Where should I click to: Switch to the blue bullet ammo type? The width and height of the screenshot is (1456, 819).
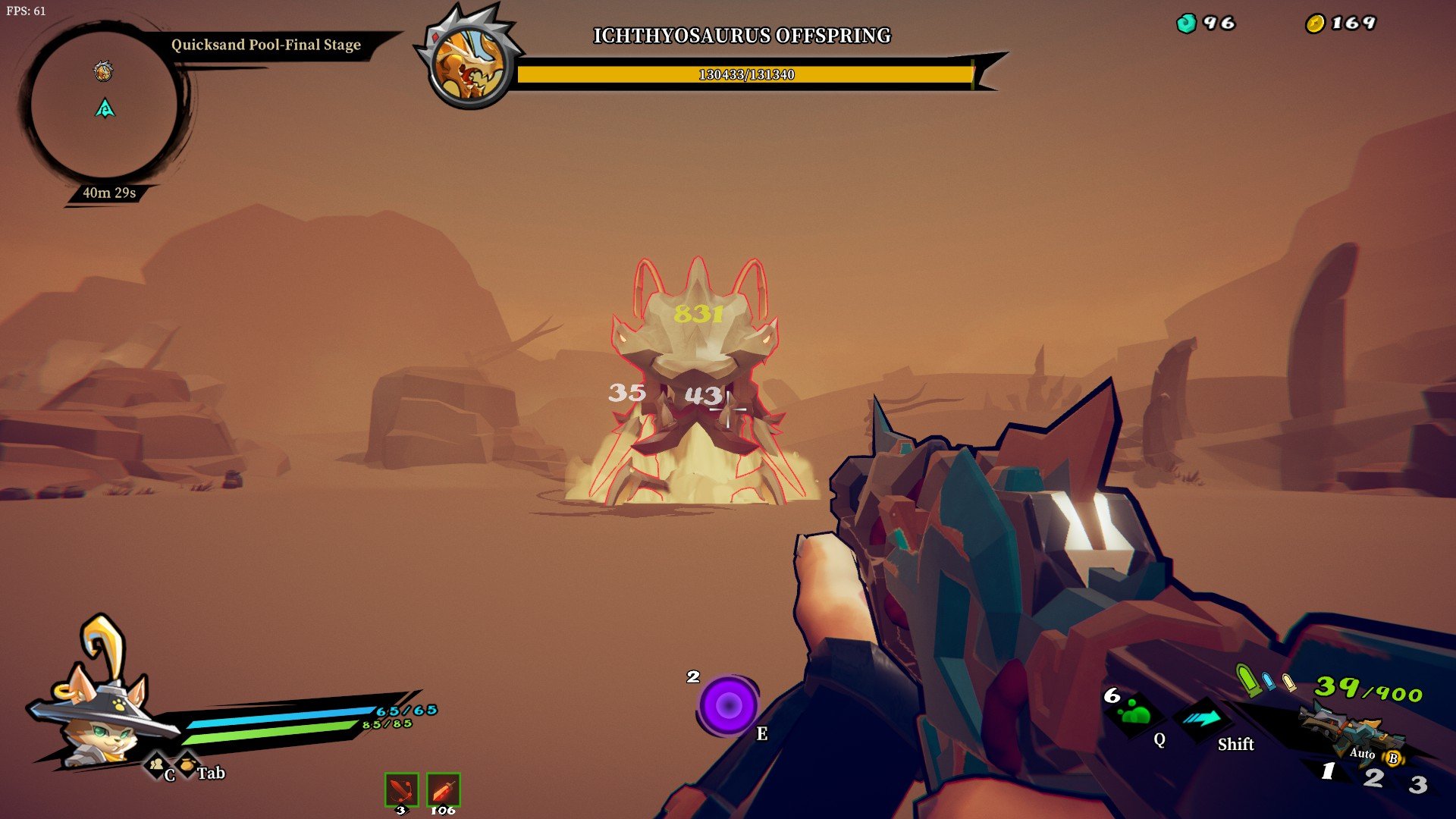(x=1267, y=681)
